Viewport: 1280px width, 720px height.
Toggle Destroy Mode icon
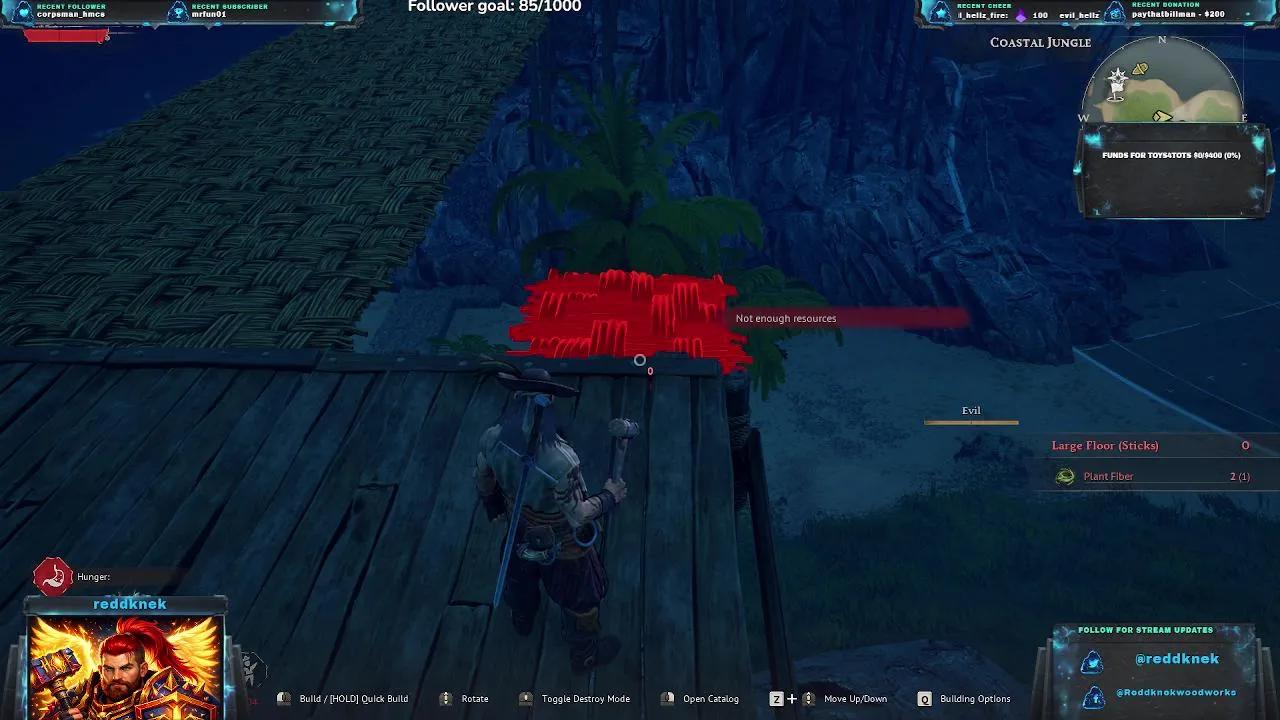pyautogui.click(x=524, y=698)
